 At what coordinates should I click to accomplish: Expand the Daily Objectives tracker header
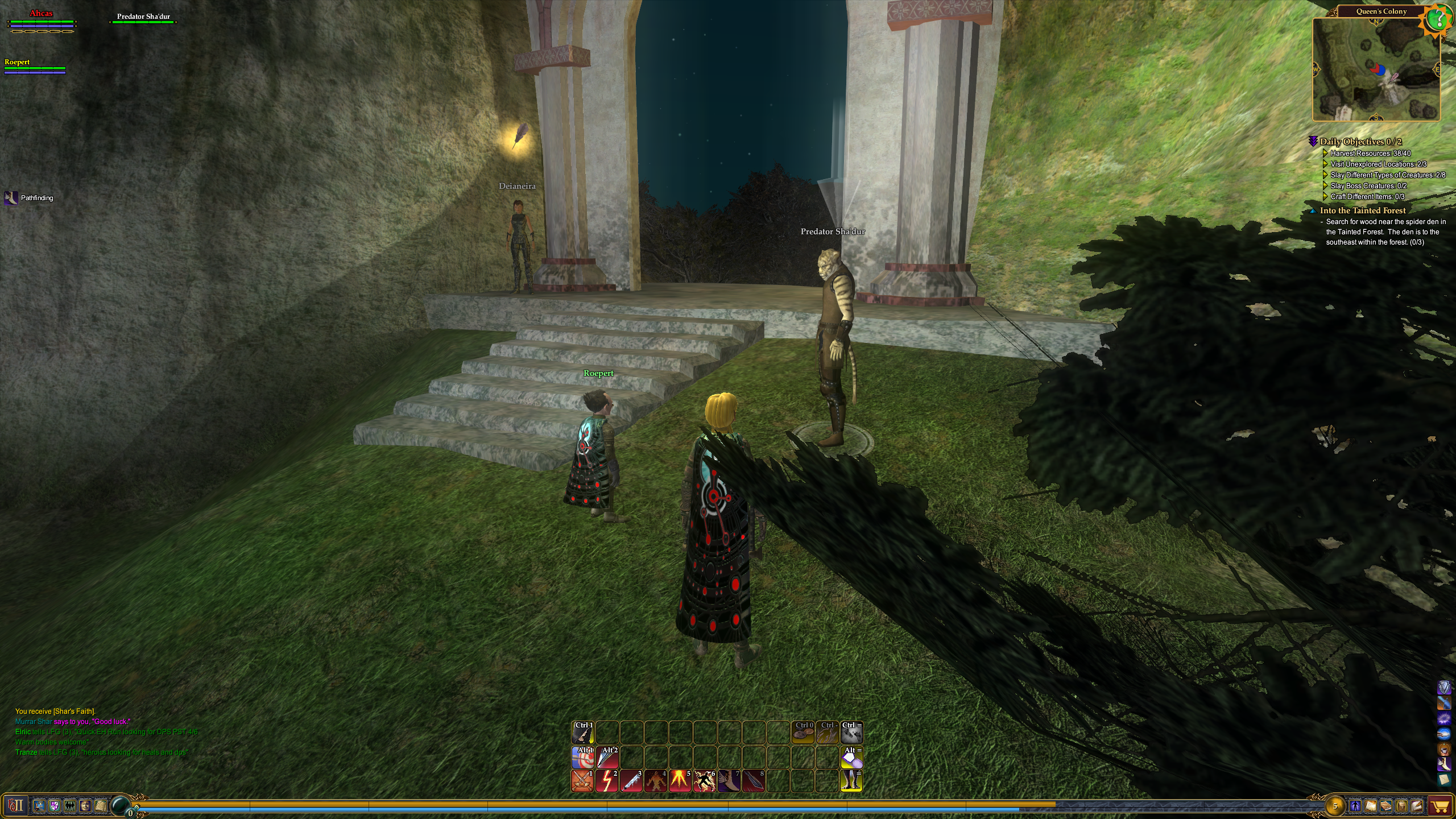pyautogui.click(x=1360, y=142)
